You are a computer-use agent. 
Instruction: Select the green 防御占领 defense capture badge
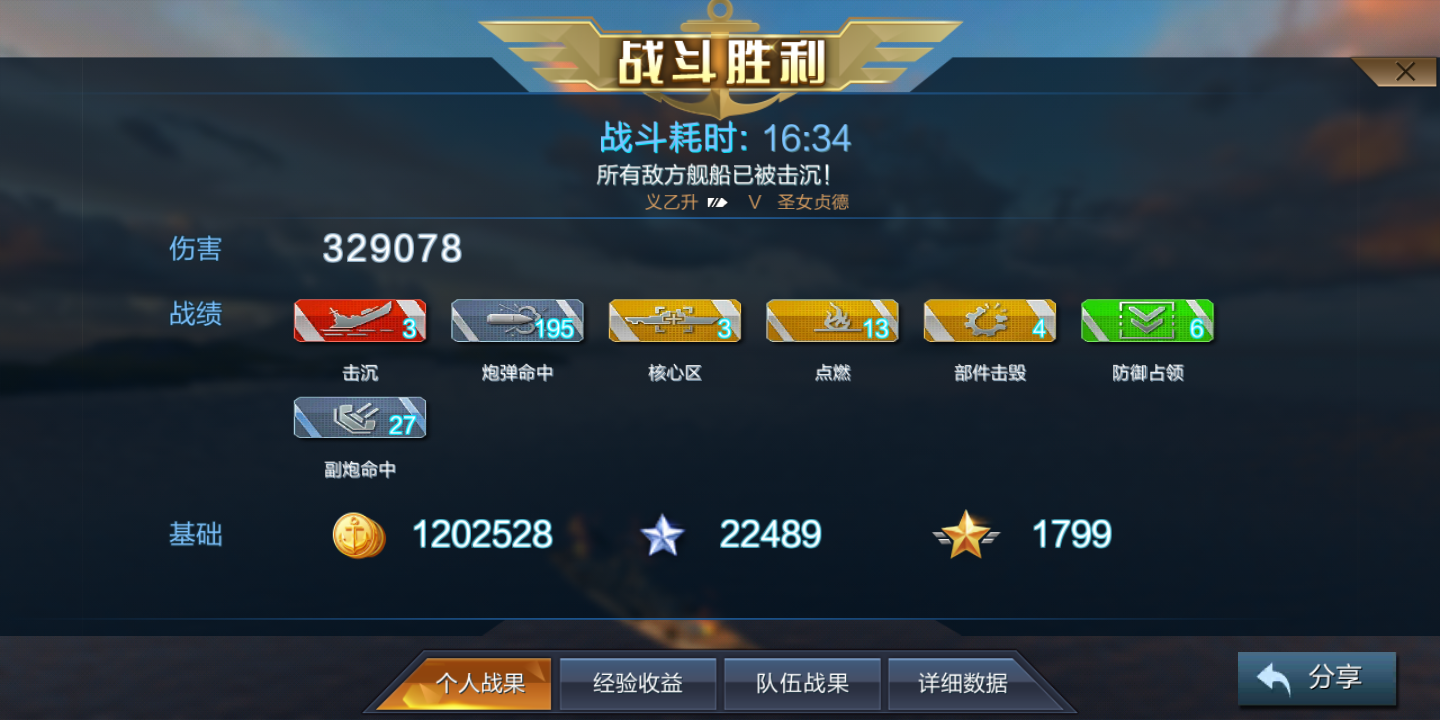click(x=1146, y=321)
